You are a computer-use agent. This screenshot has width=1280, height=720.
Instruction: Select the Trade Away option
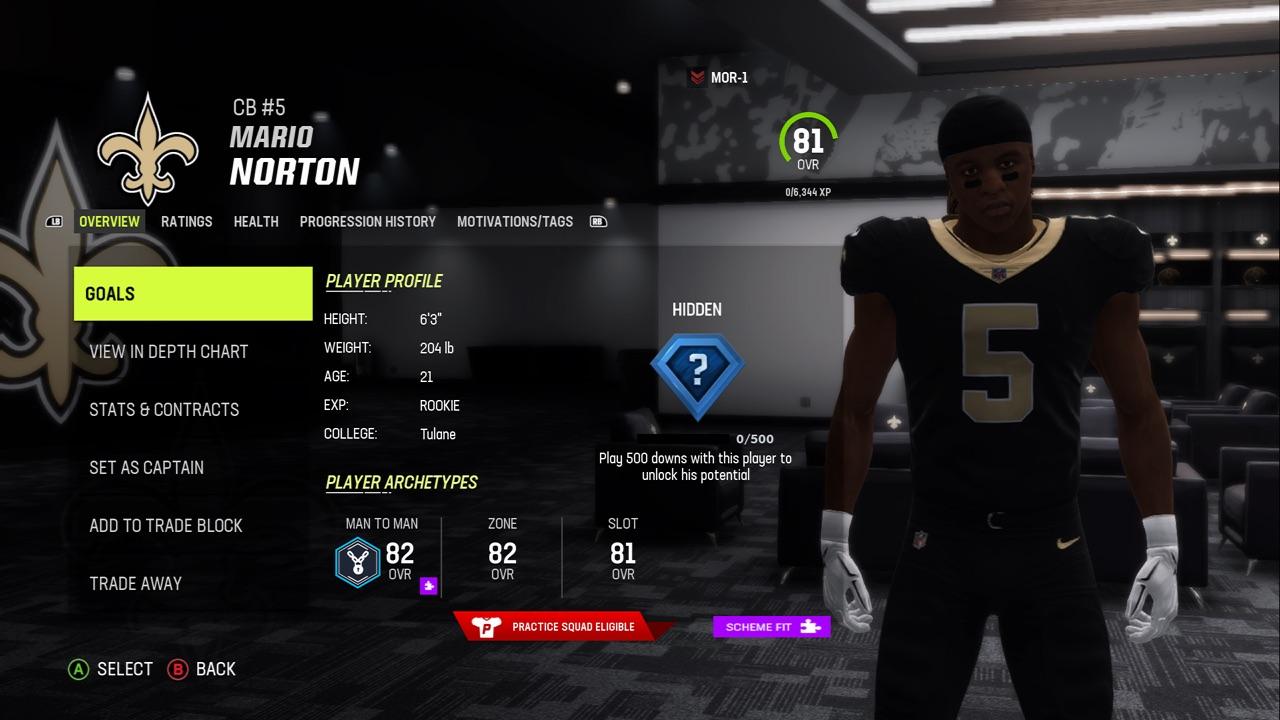pos(135,584)
